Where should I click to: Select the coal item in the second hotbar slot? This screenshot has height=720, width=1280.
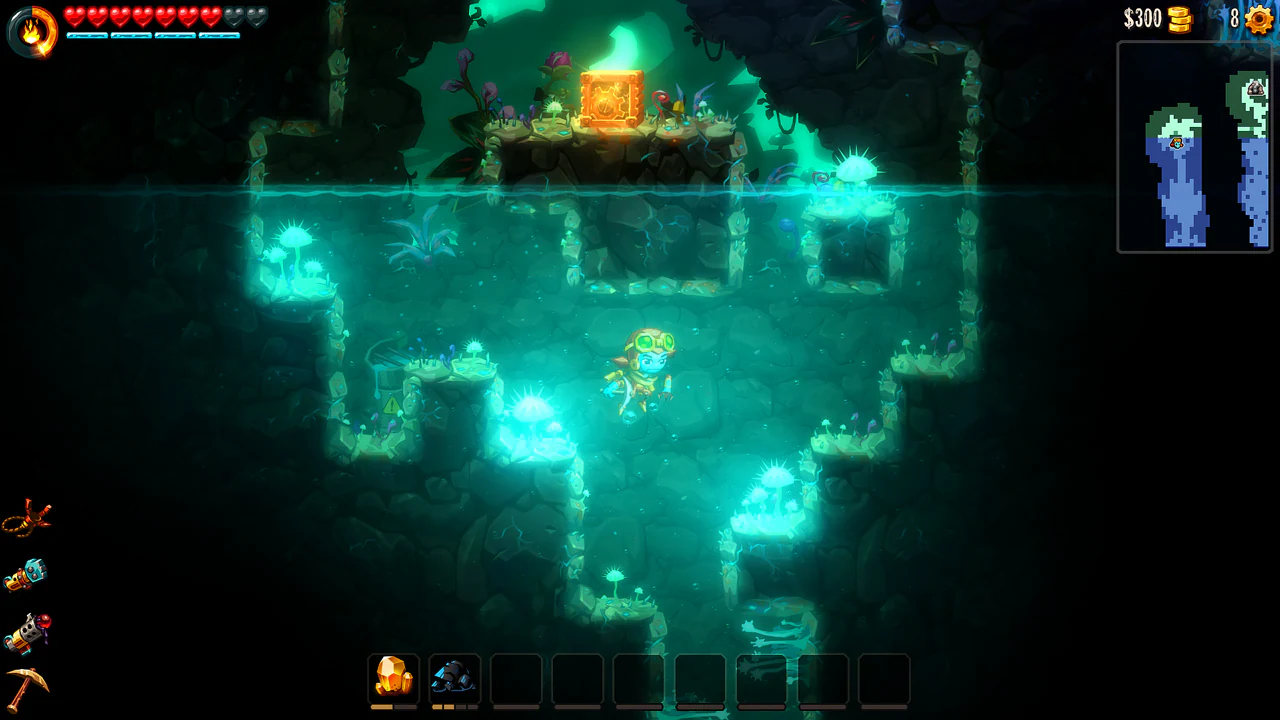tap(455, 676)
